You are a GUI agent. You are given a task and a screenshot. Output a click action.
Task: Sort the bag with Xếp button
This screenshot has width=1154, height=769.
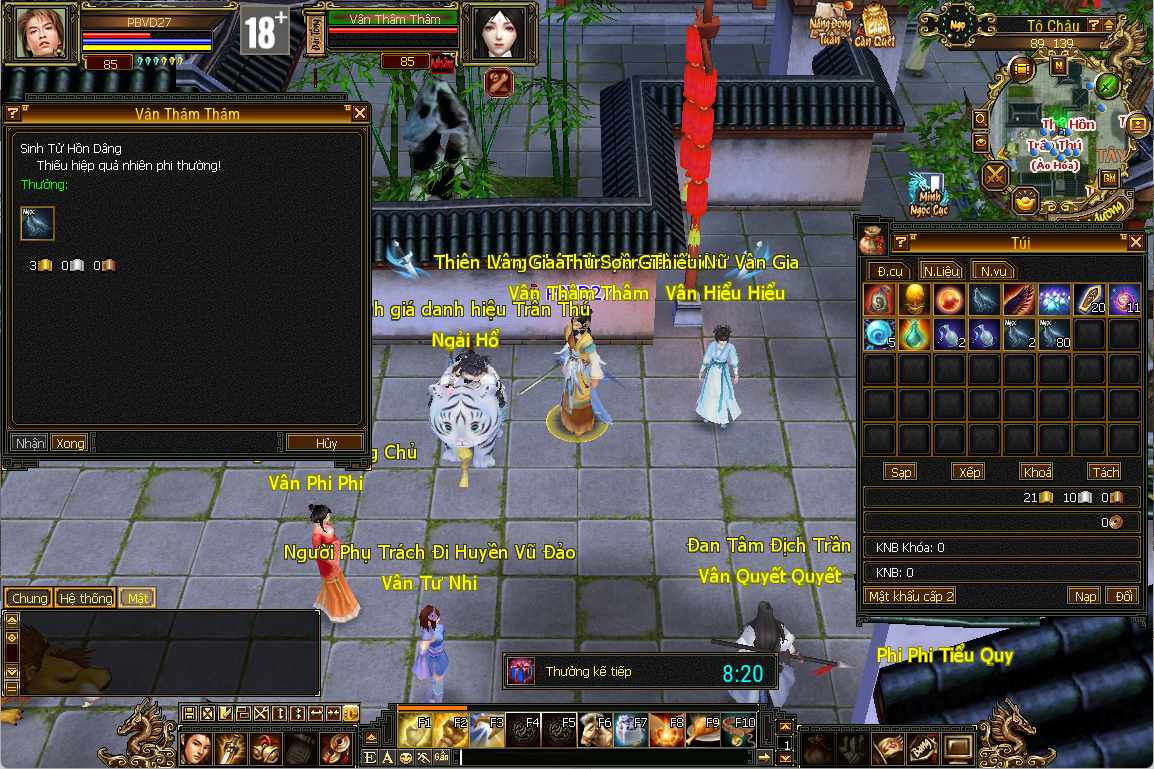(x=967, y=472)
